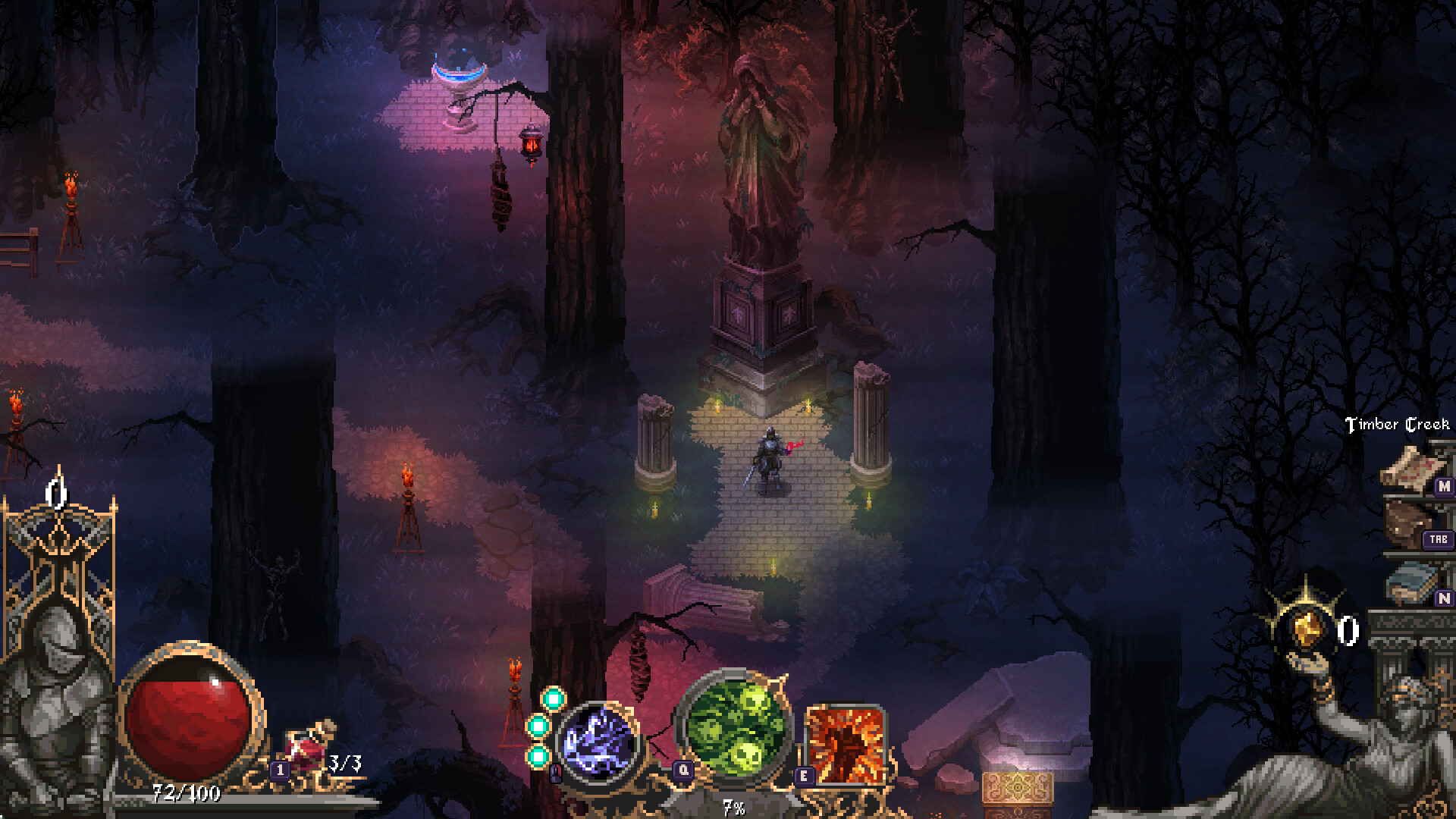Open the leather bag inventory icon
The height and width of the screenshot is (819, 1456).
[1409, 523]
